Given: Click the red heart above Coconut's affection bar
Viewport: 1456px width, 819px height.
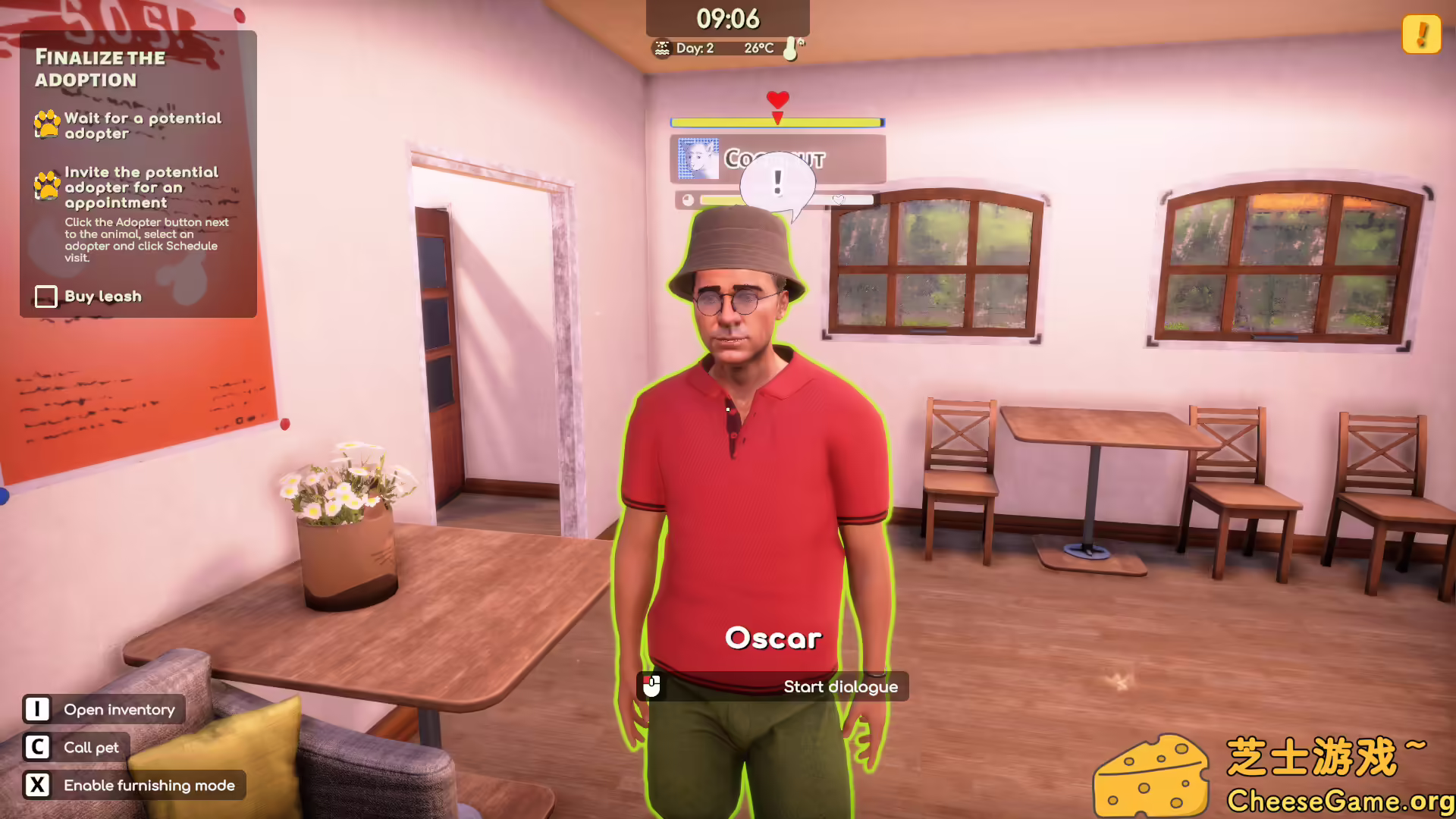Looking at the screenshot, I should click(777, 99).
